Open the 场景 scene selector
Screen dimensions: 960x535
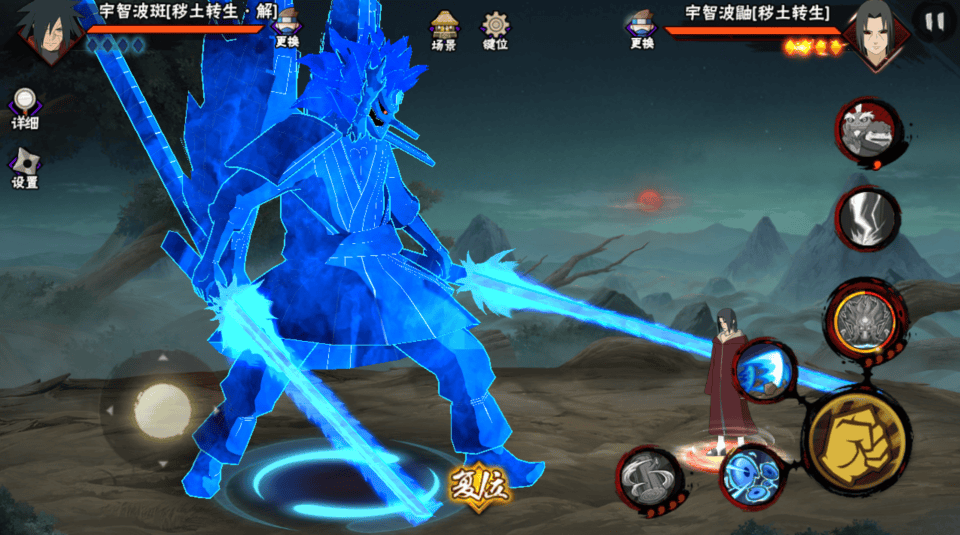tap(444, 30)
